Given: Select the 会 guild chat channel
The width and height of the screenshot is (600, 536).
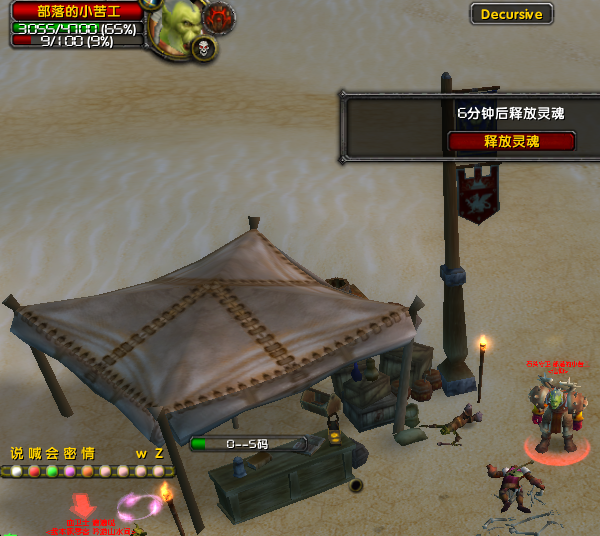Looking at the screenshot, I should point(52,453).
